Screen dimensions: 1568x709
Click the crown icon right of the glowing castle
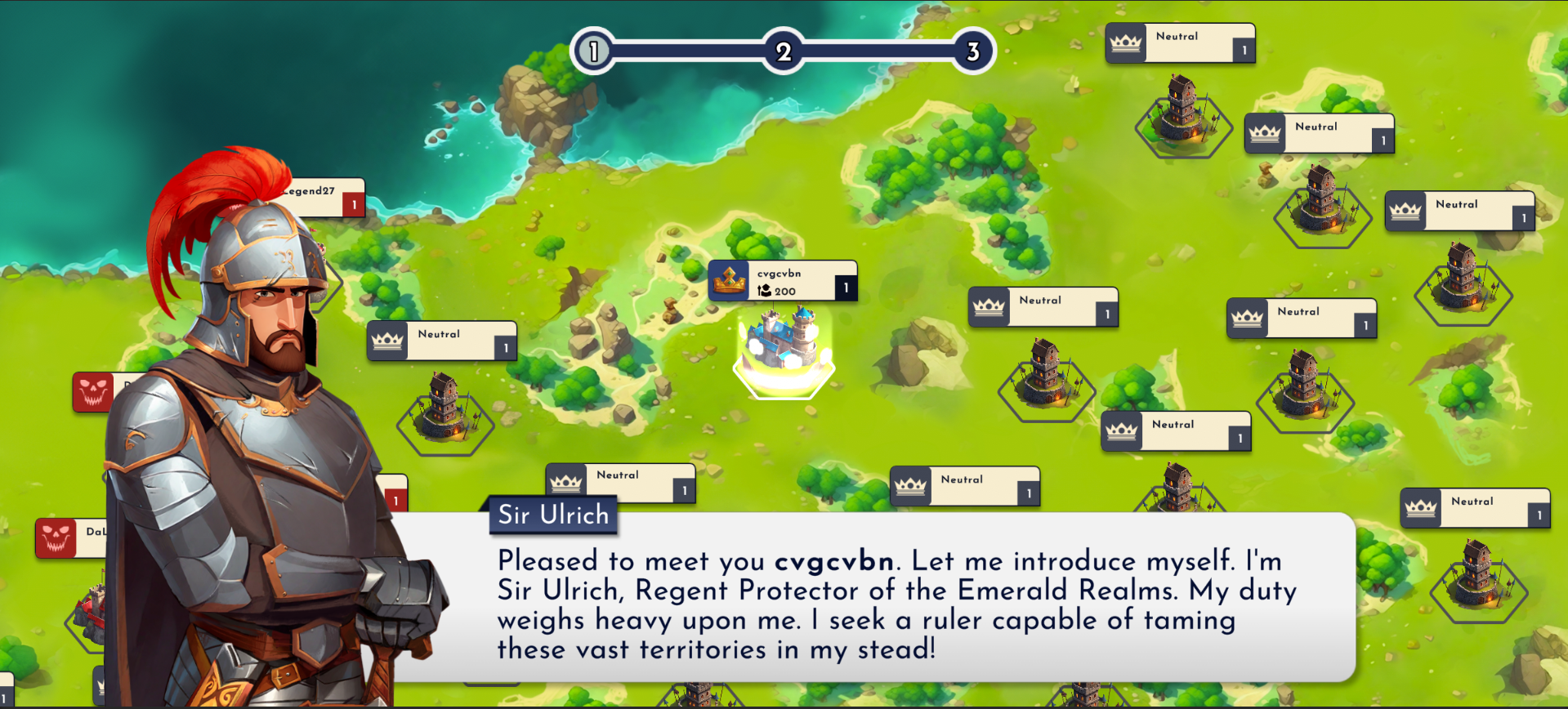989,307
